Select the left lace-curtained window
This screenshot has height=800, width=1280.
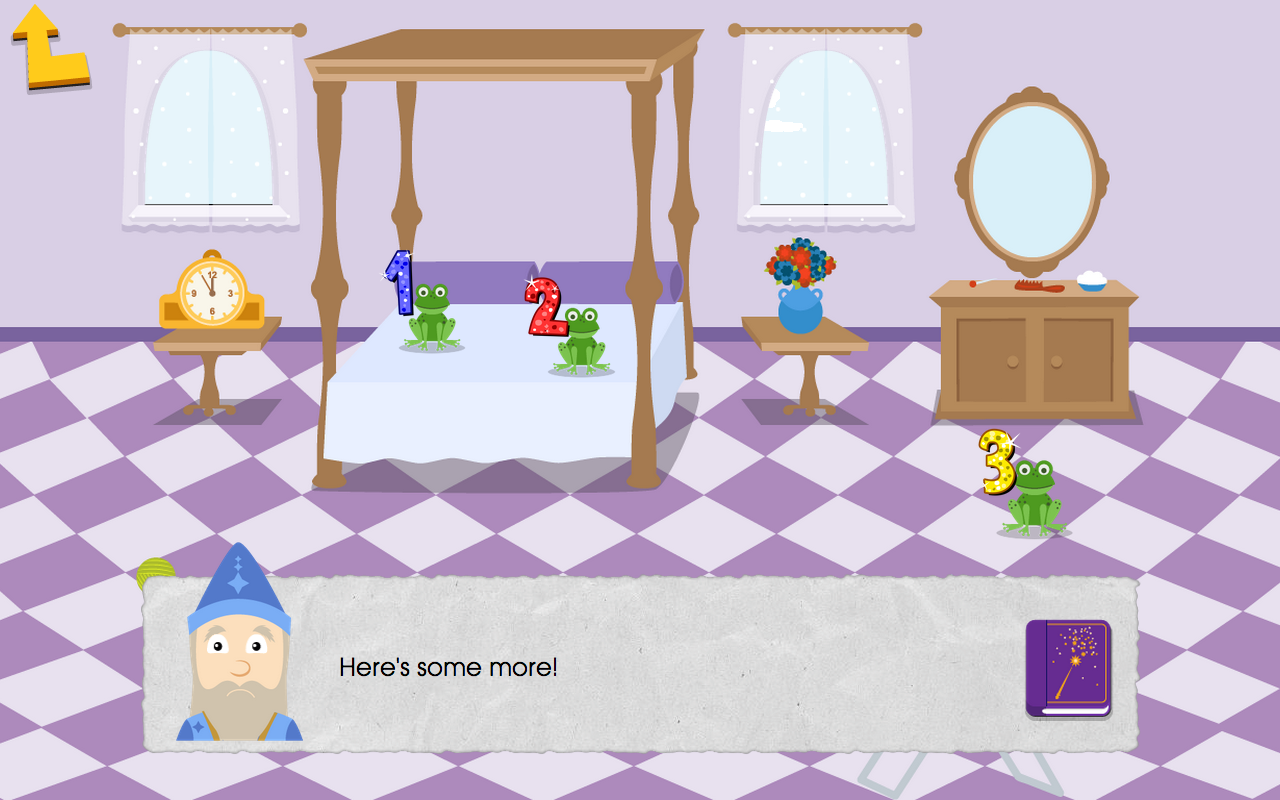[x=208, y=130]
